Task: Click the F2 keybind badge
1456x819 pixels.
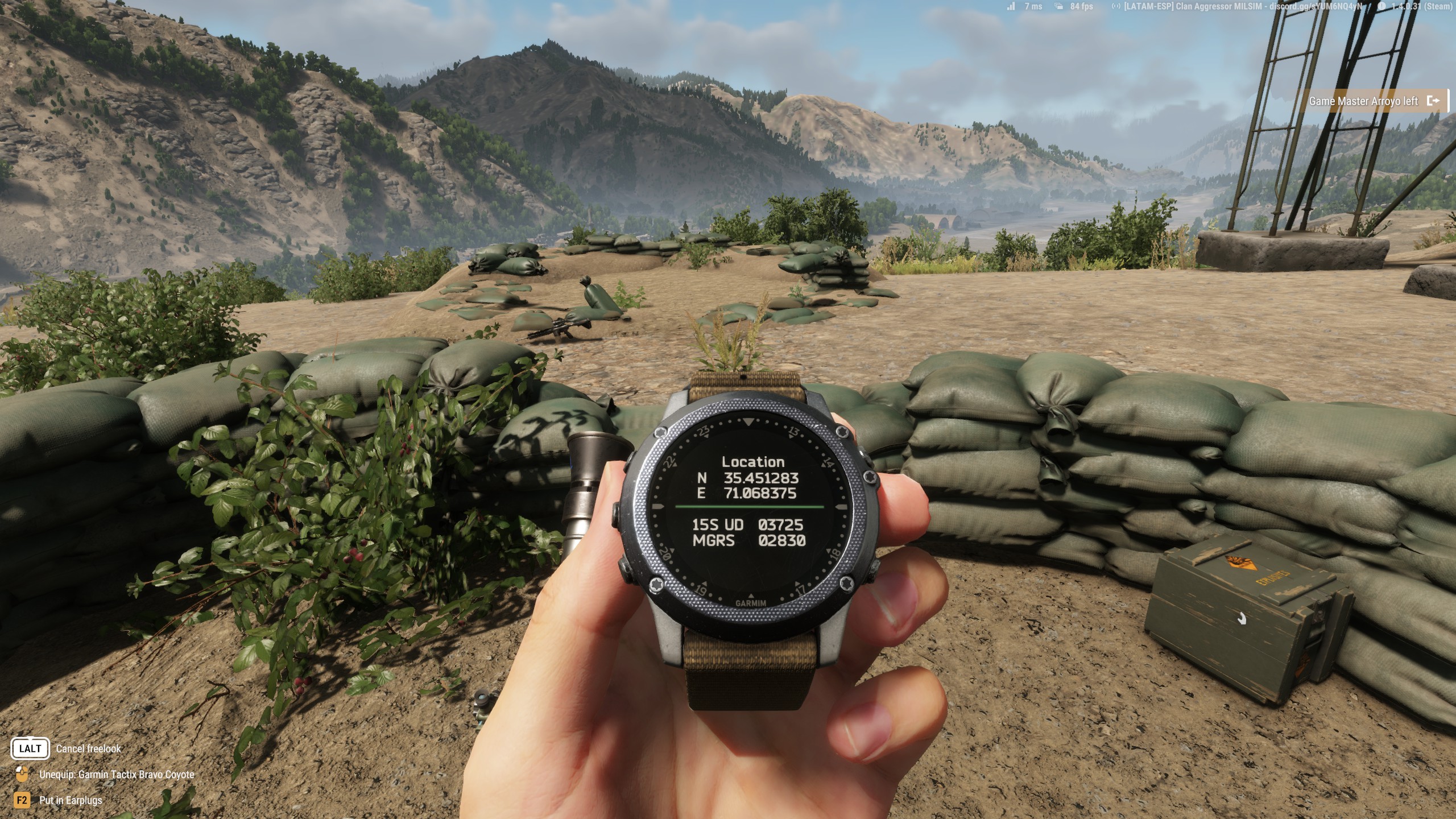Action: coord(22,800)
